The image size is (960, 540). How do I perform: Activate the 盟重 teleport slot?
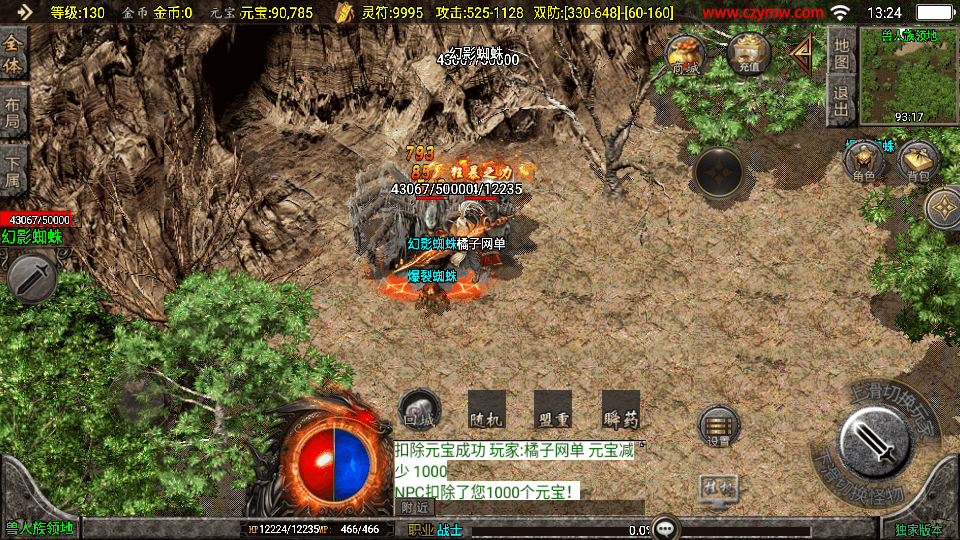click(x=552, y=409)
